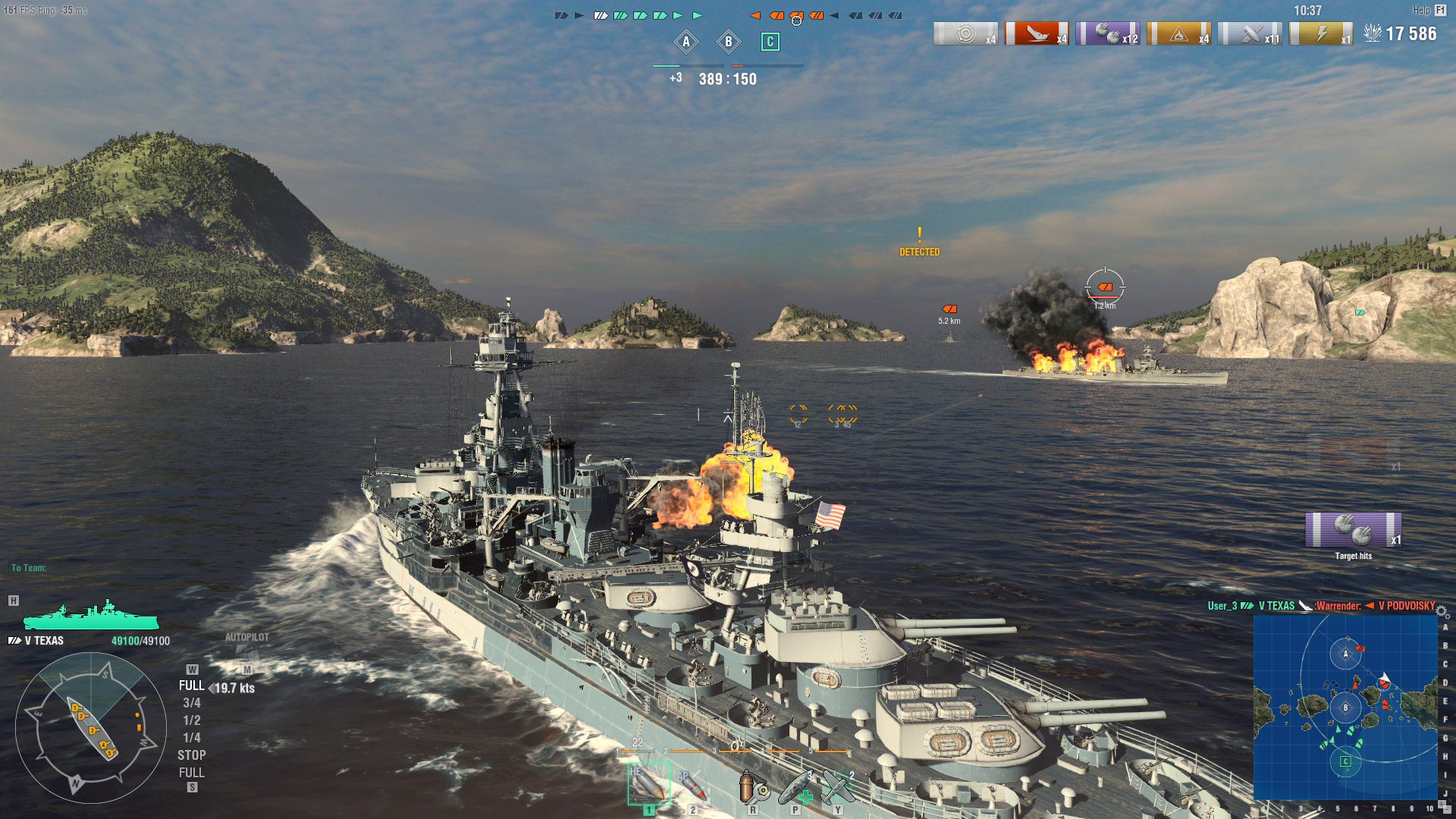
Task: Set throttle to 1/2 speed
Action: click(192, 720)
